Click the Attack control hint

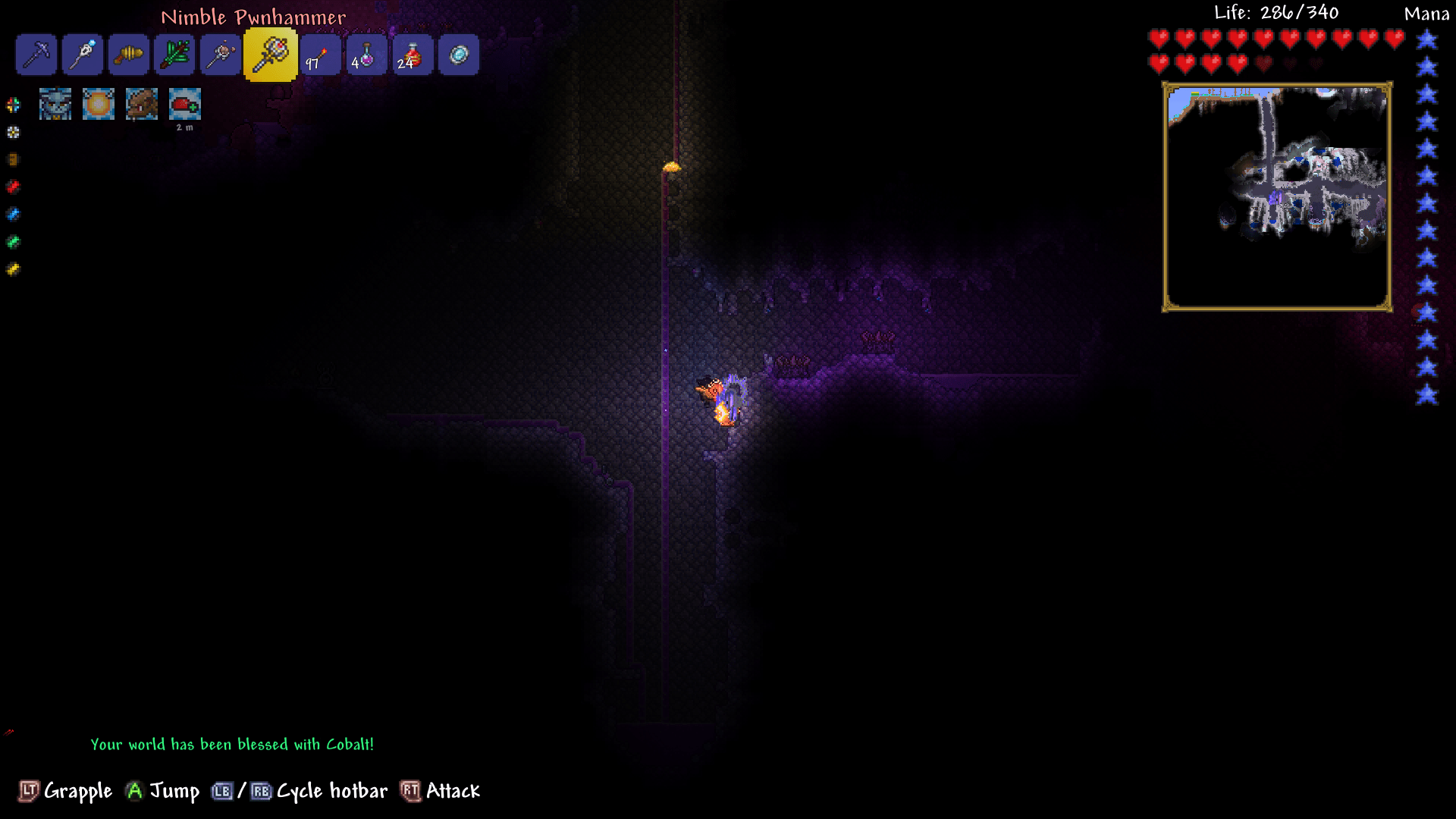(x=440, y=791)
